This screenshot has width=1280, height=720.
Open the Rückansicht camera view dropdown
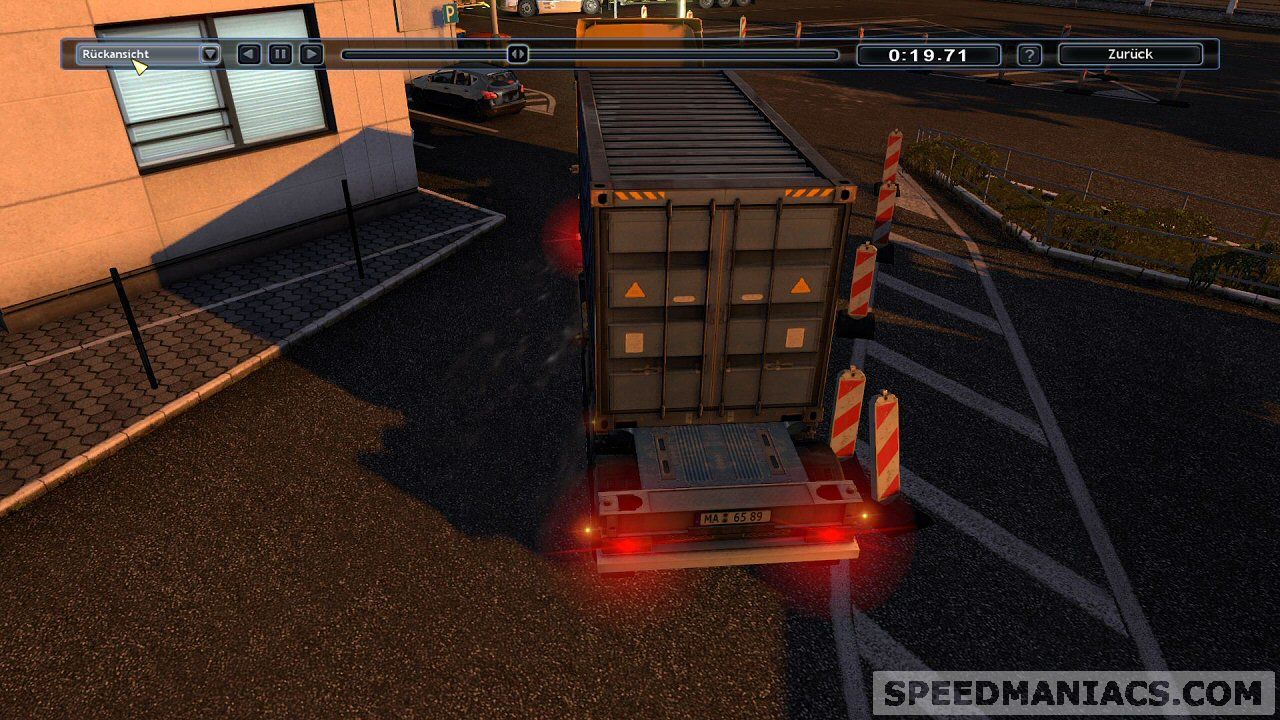210,54
